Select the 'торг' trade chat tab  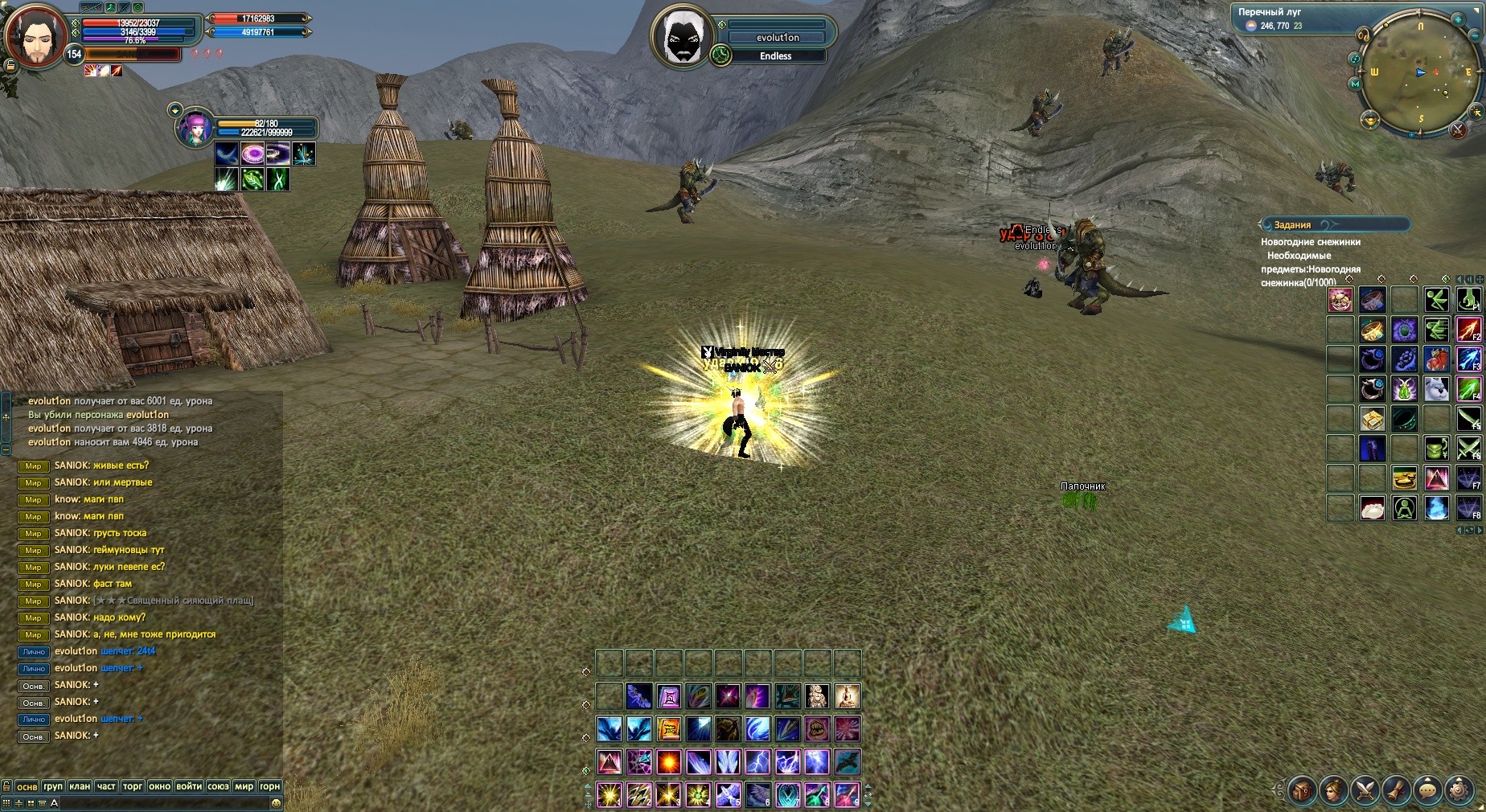[x=133, y=786]
